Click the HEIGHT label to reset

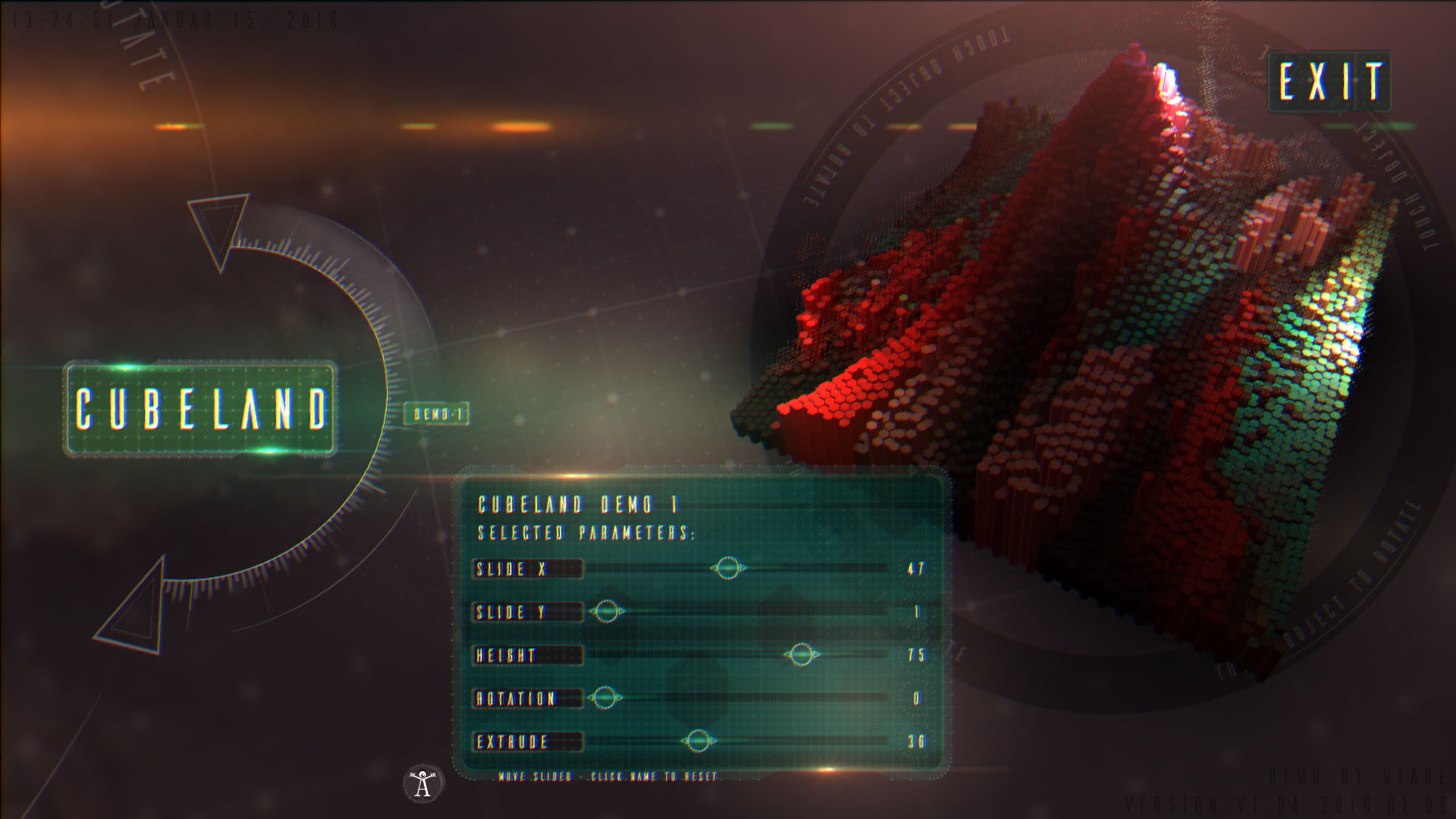[527, 655]
